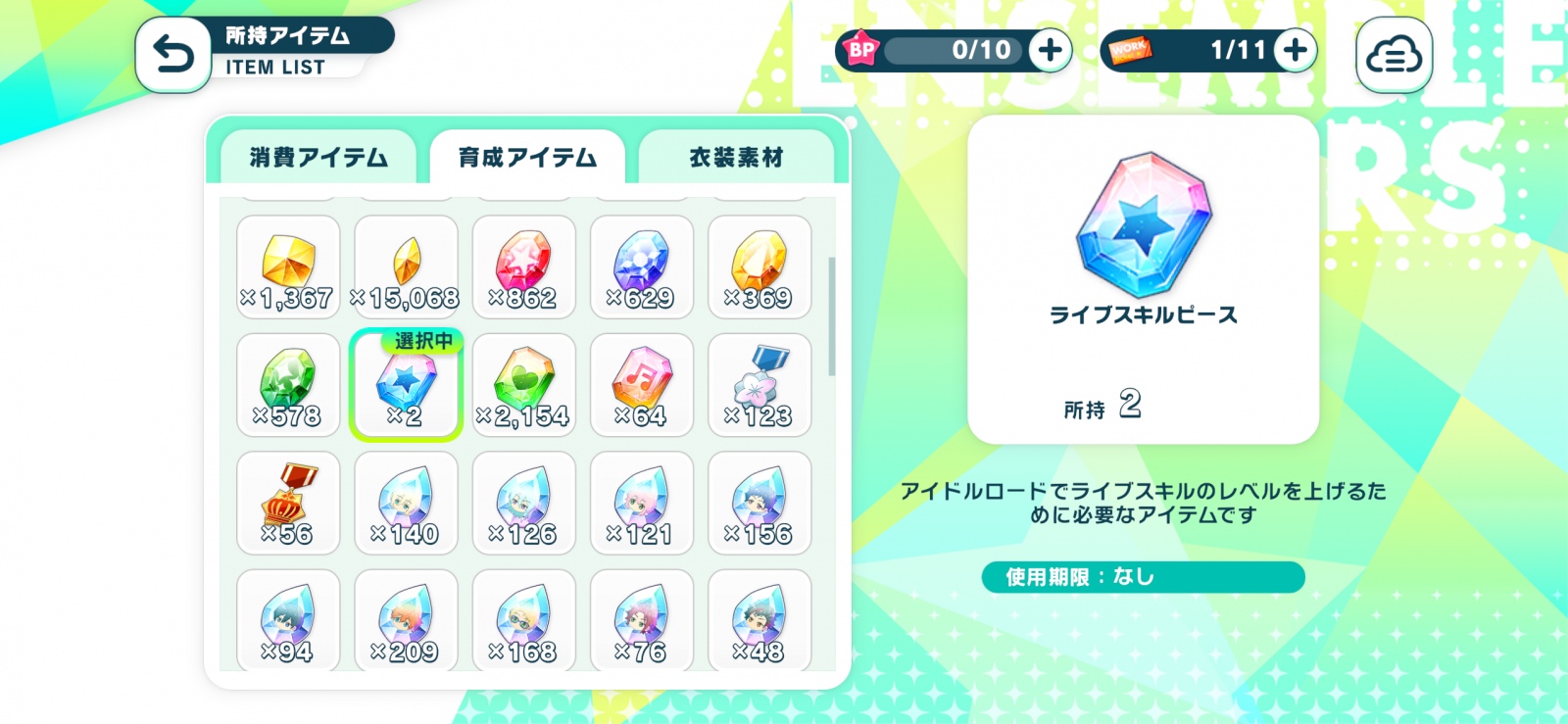The image size is (1568, 724).
Task: Select the character droplet slot ×156
Action: [759, 503]
